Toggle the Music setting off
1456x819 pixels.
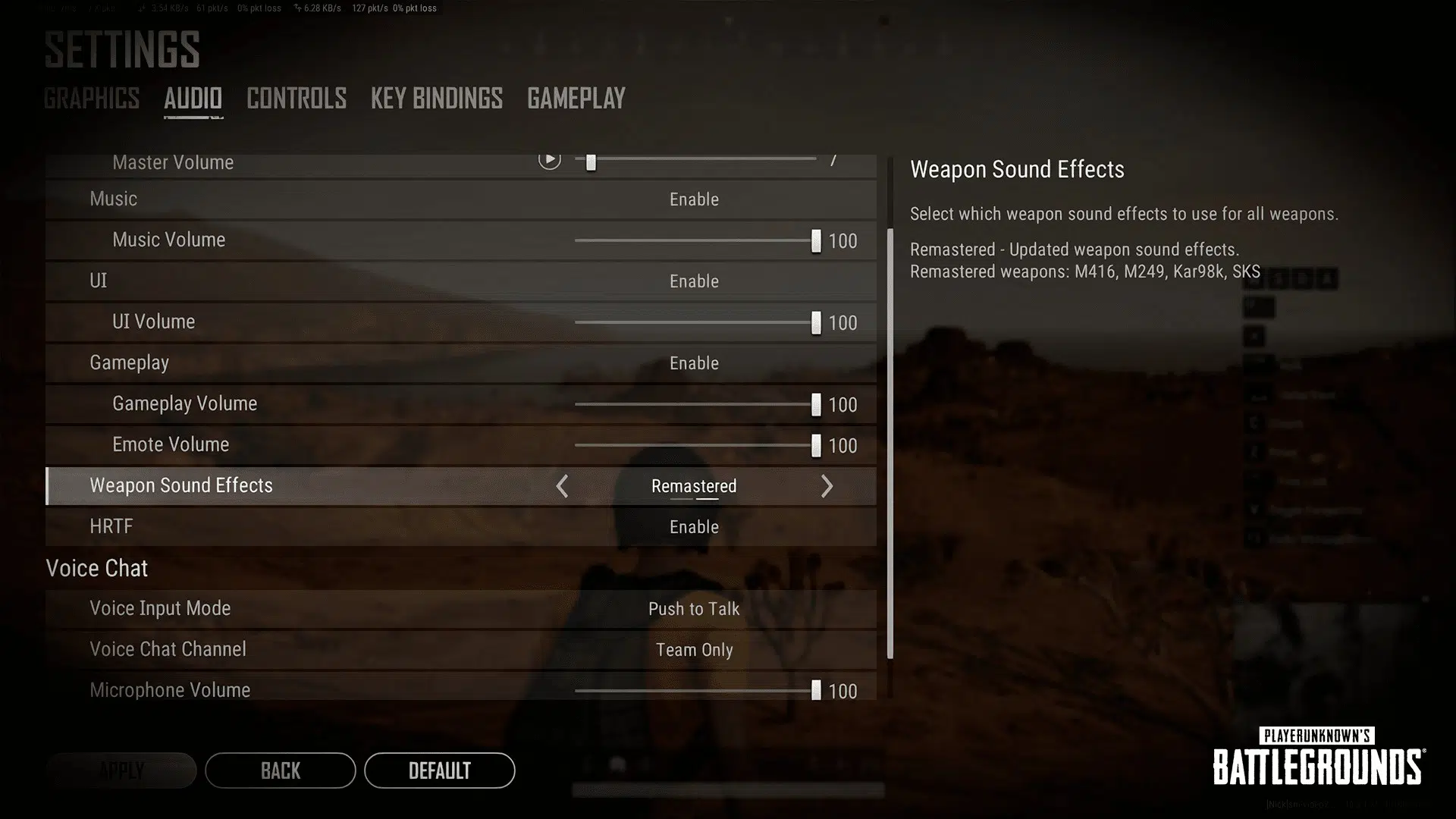pyautogui.click(x=694, y=199)
